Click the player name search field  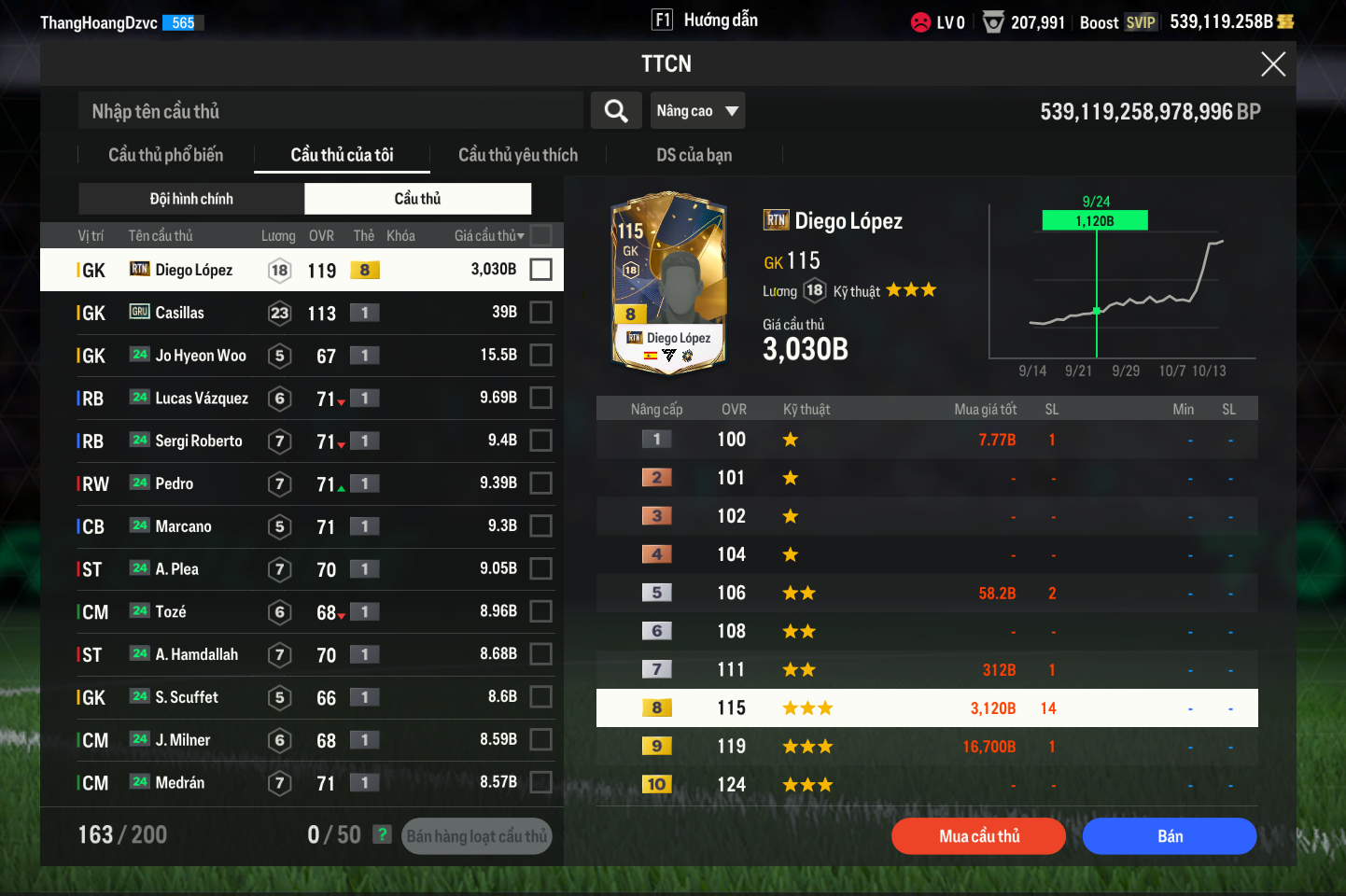click(330, 111)
